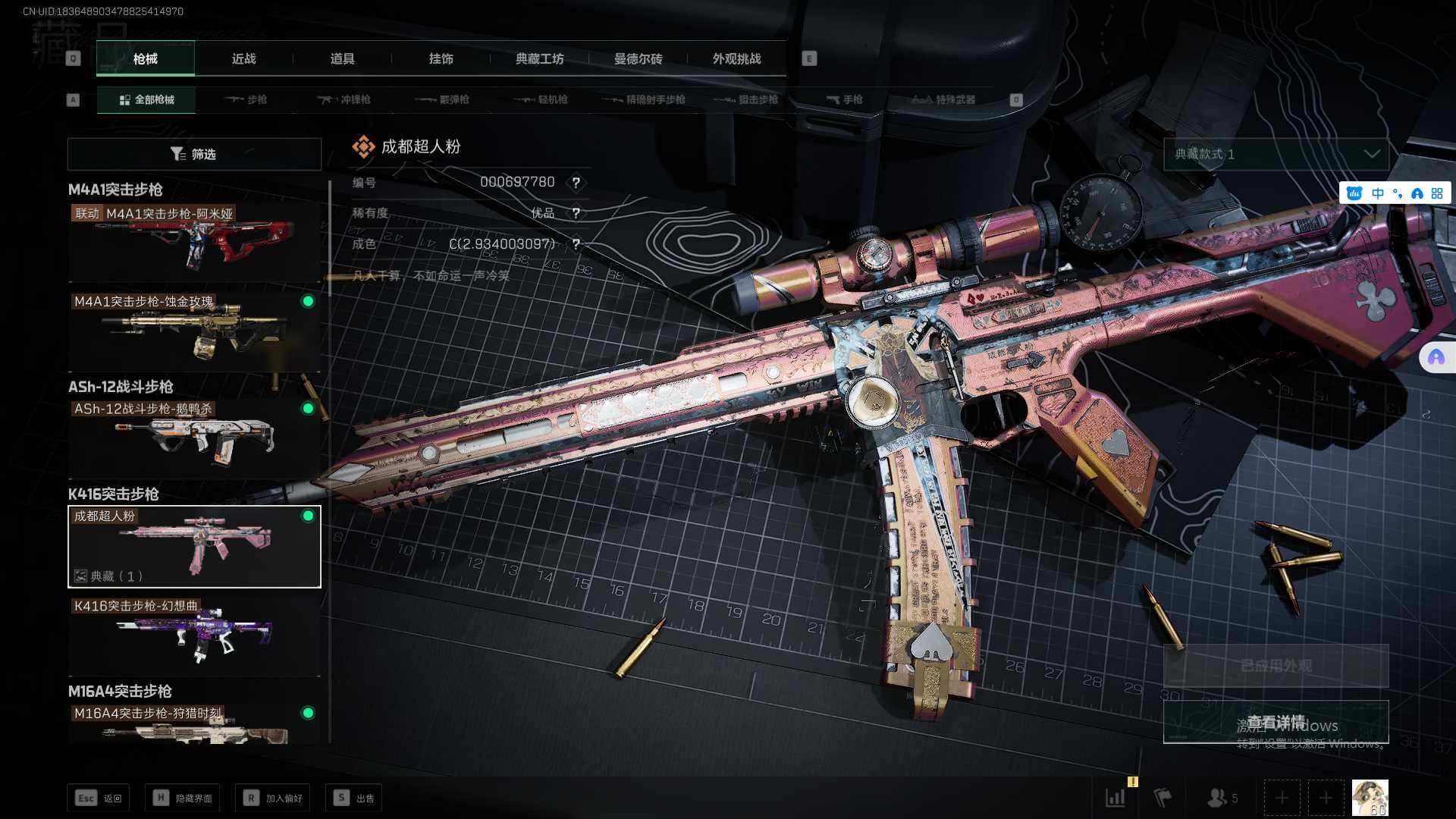This screenshot has height=819, width=1456.
Task: Open the 典藏工坊 workshop tab
Action: pos(539,58)
